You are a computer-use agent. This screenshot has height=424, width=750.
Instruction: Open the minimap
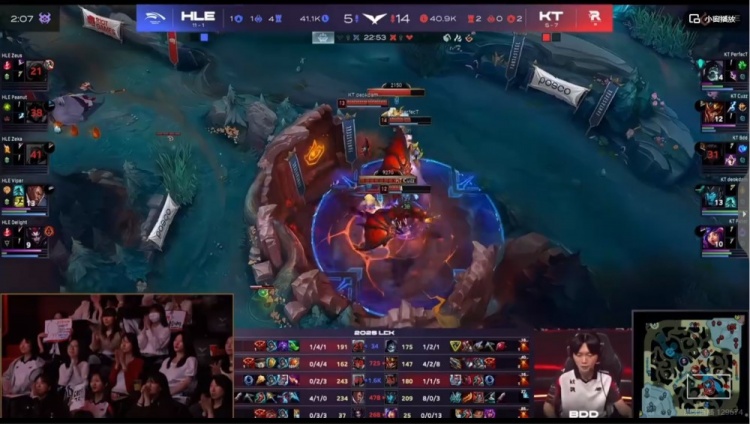pos(689,364)
